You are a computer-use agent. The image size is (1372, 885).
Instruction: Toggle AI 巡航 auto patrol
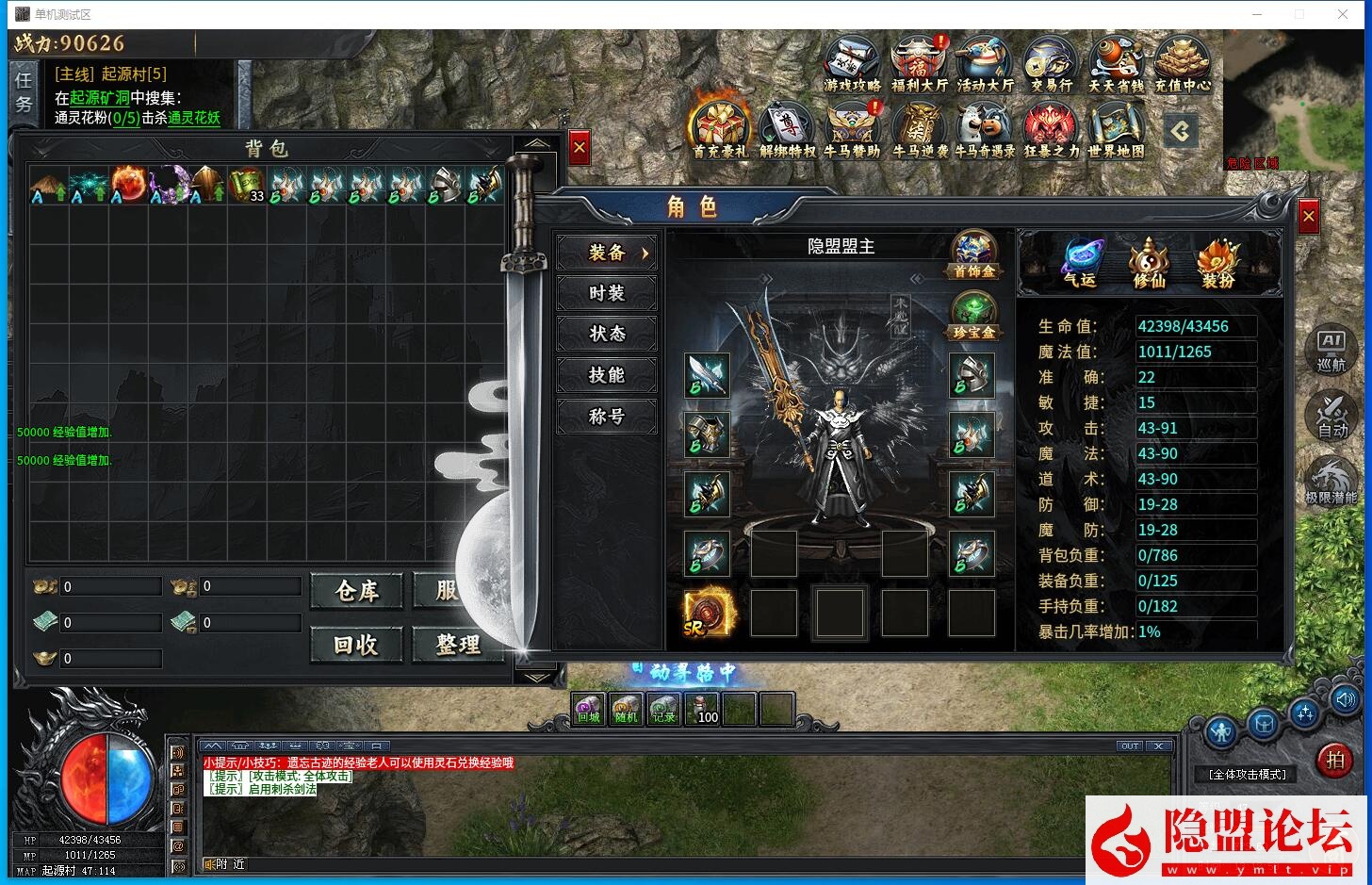click(1331, 351)
